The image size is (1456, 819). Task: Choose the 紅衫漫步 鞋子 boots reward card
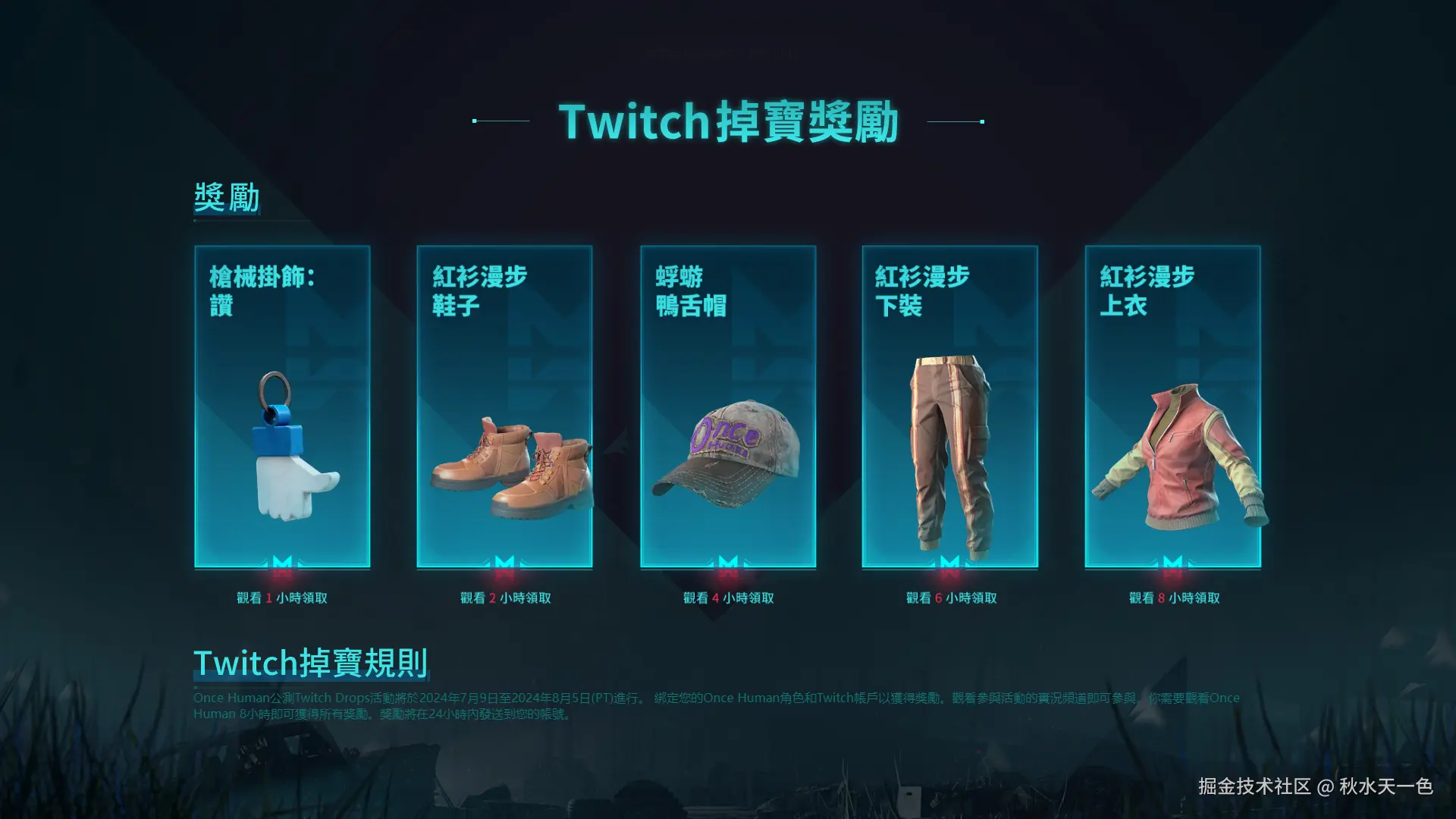[x=504, y=406]
